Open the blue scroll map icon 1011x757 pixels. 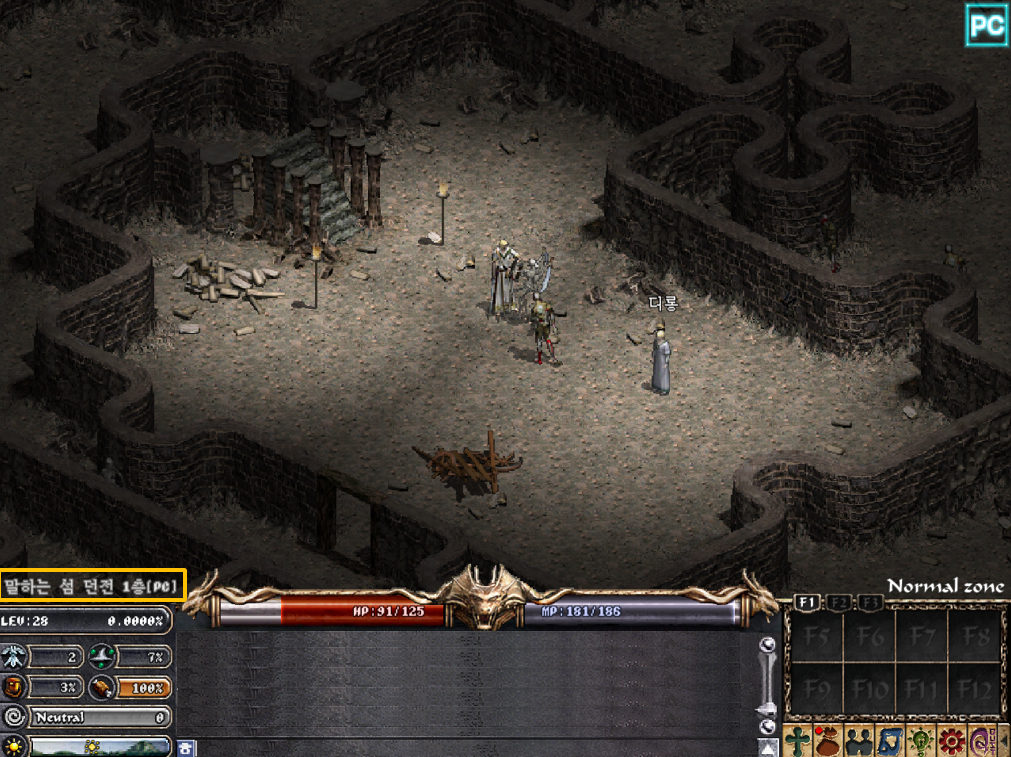[889, 742]
